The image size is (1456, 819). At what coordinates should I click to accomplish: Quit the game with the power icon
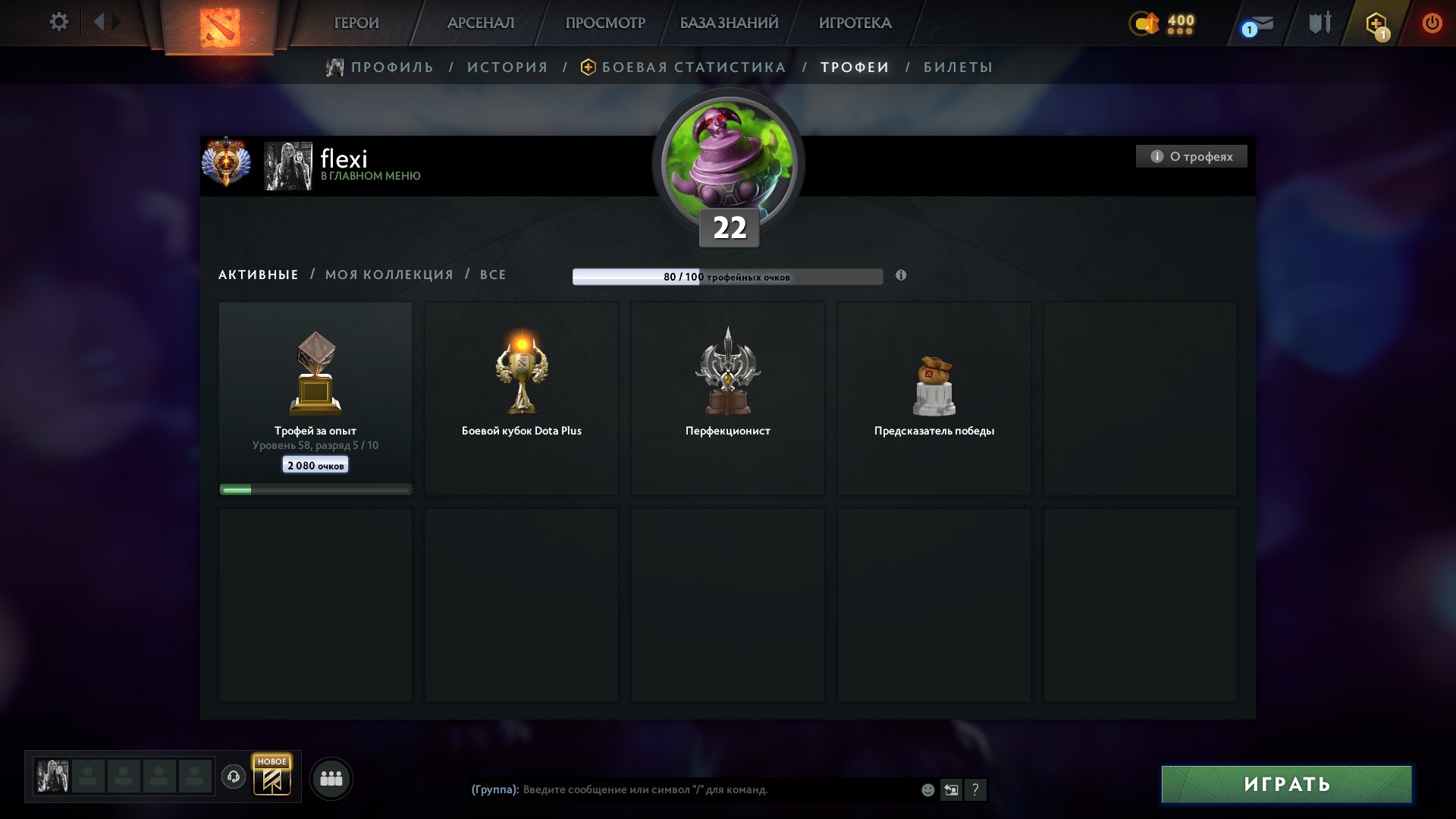(x=1432, y=23)
